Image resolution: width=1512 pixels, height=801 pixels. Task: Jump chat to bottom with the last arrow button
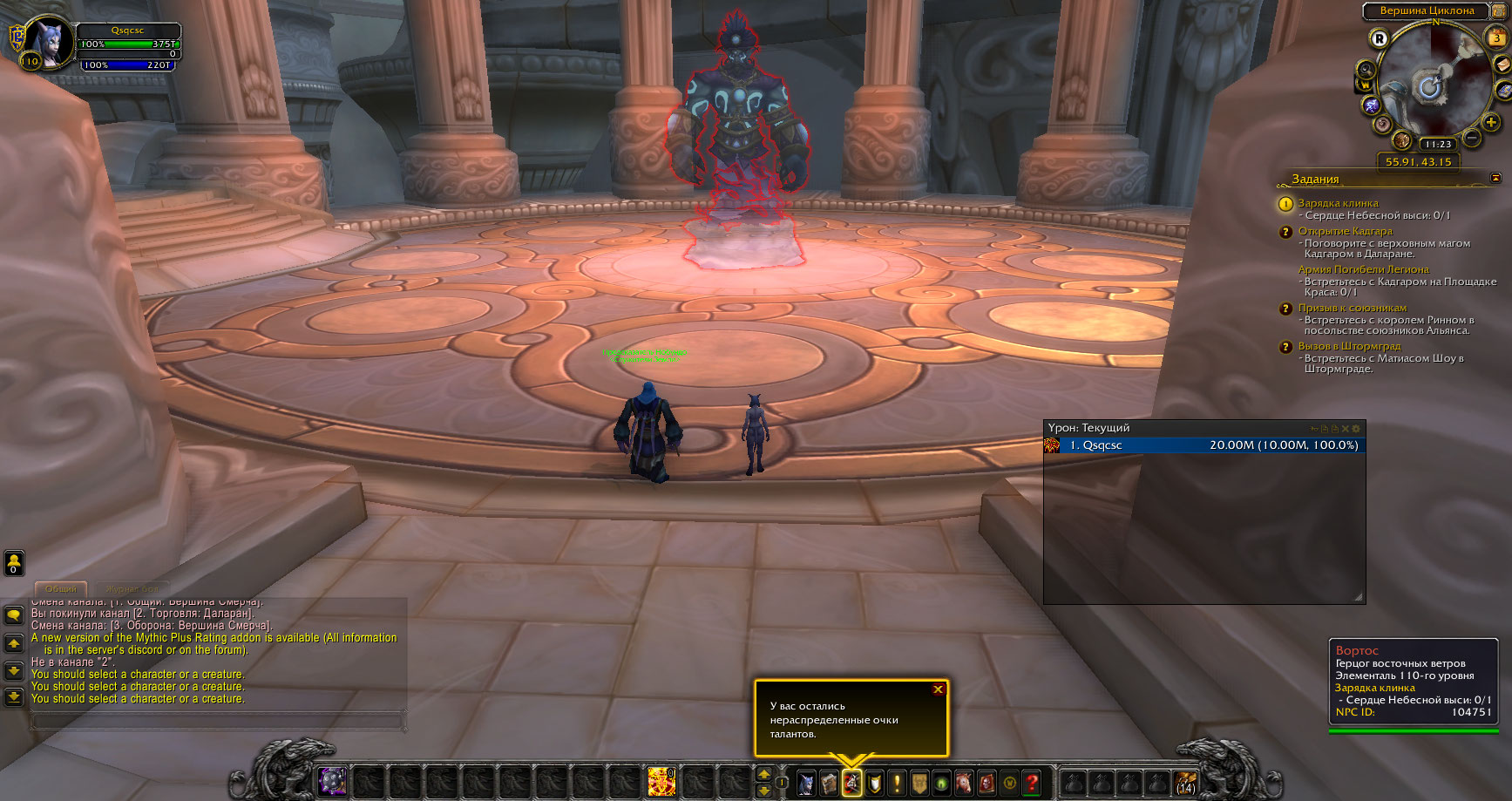tap(14, 696)
